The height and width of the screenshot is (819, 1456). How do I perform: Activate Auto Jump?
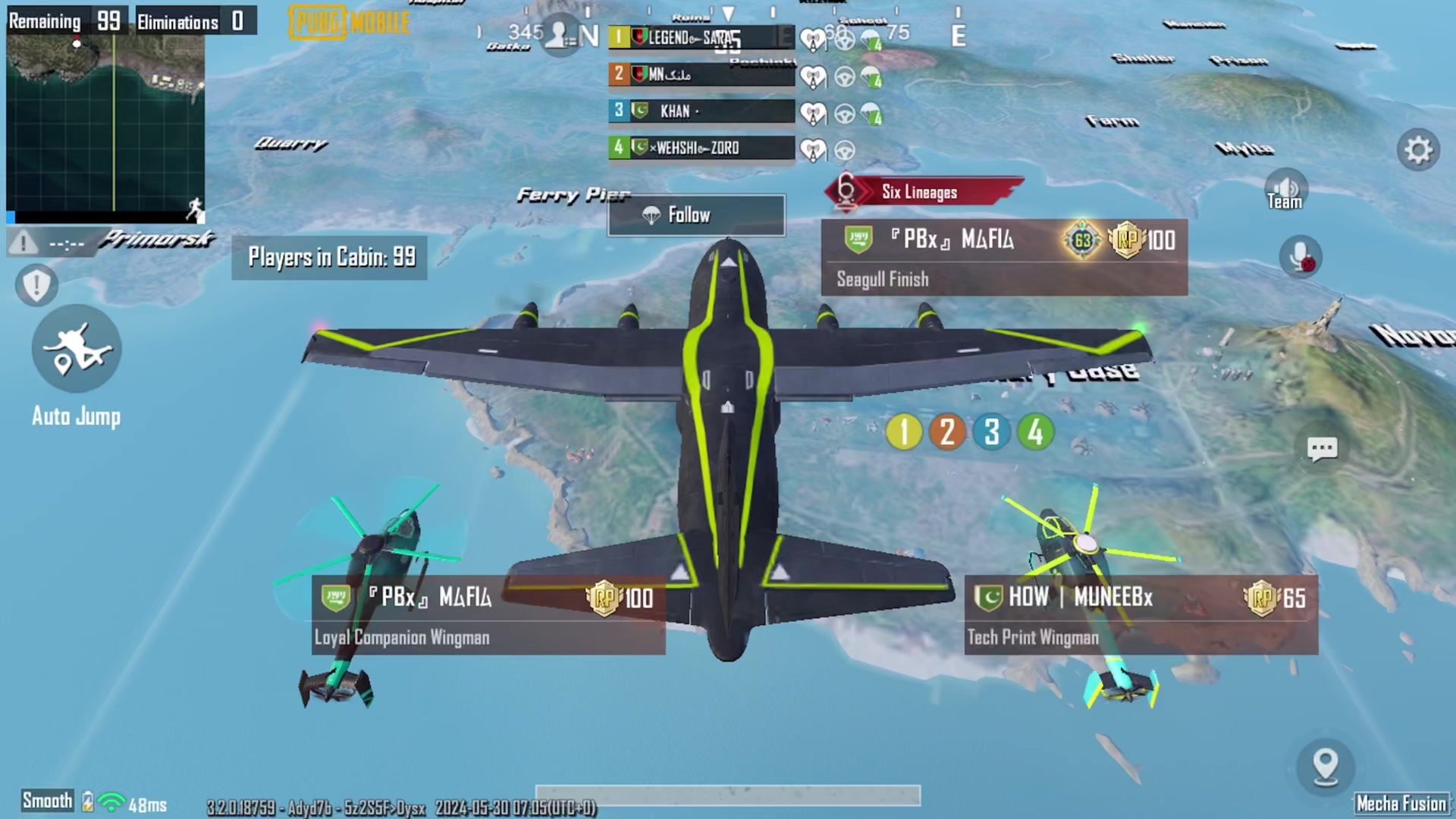pyautogui.click(x=77, y=350)
